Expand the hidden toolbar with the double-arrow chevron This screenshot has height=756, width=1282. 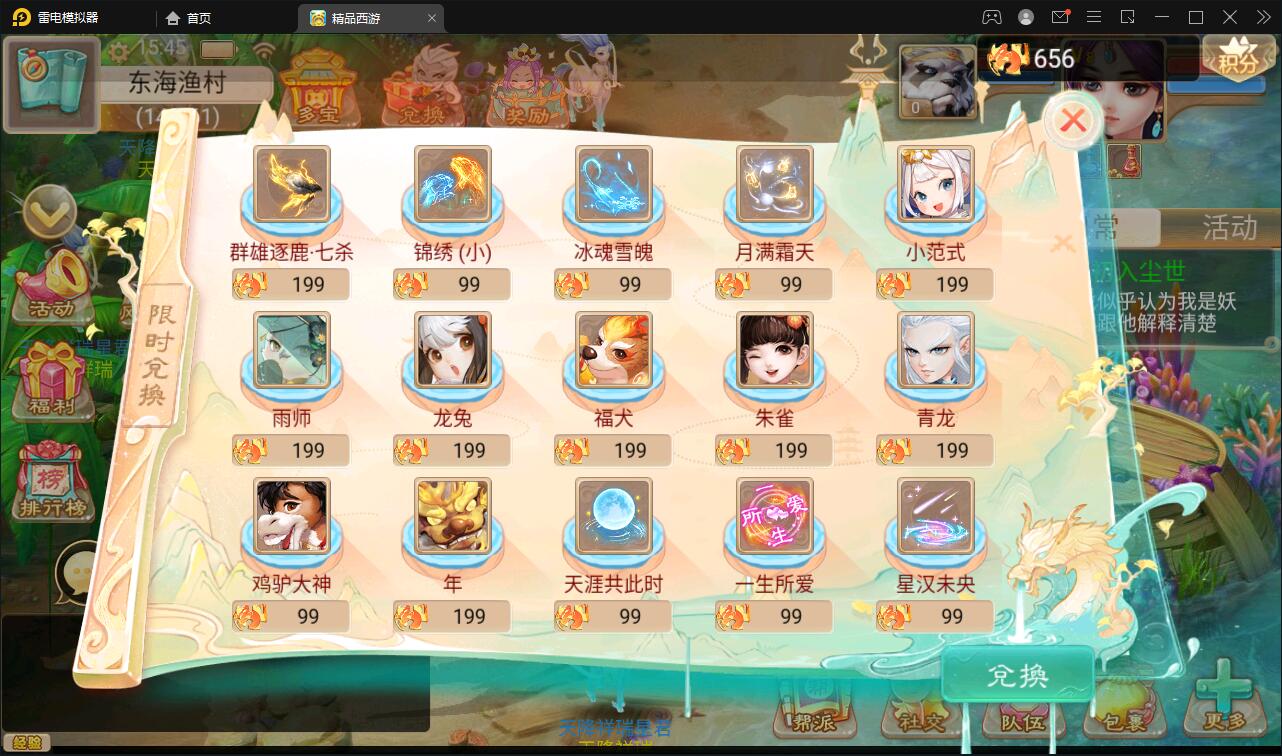pyautogui.click(x=1263, y=17)
